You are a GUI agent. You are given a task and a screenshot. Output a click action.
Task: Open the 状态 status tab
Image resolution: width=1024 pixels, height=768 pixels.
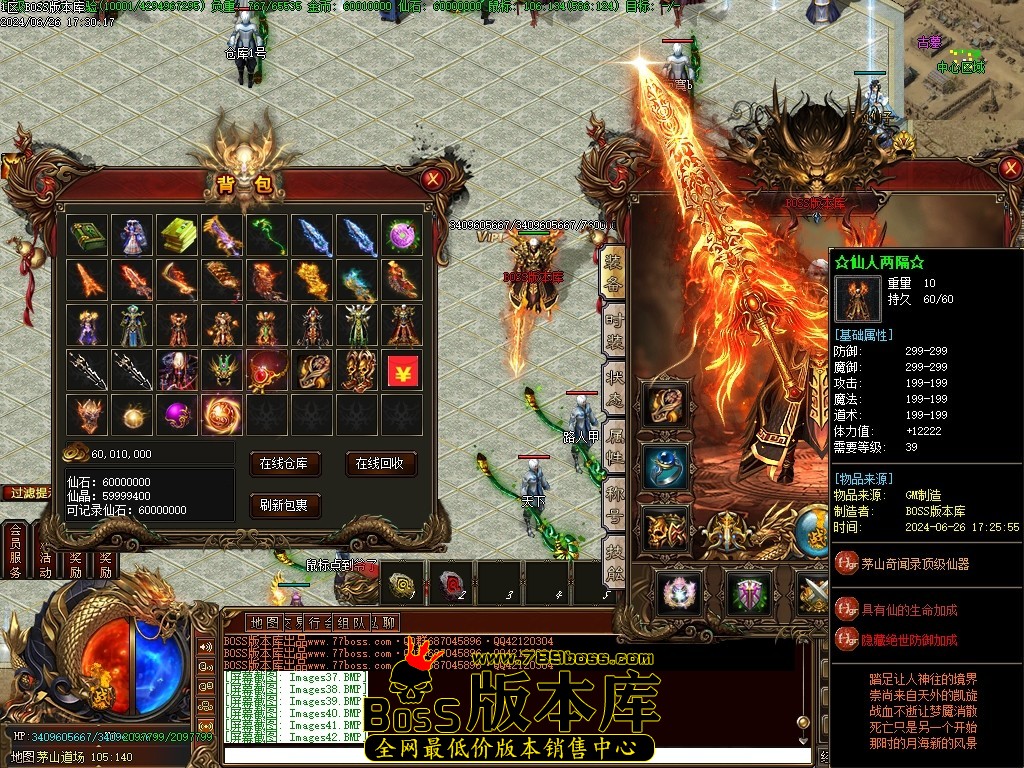613,387
